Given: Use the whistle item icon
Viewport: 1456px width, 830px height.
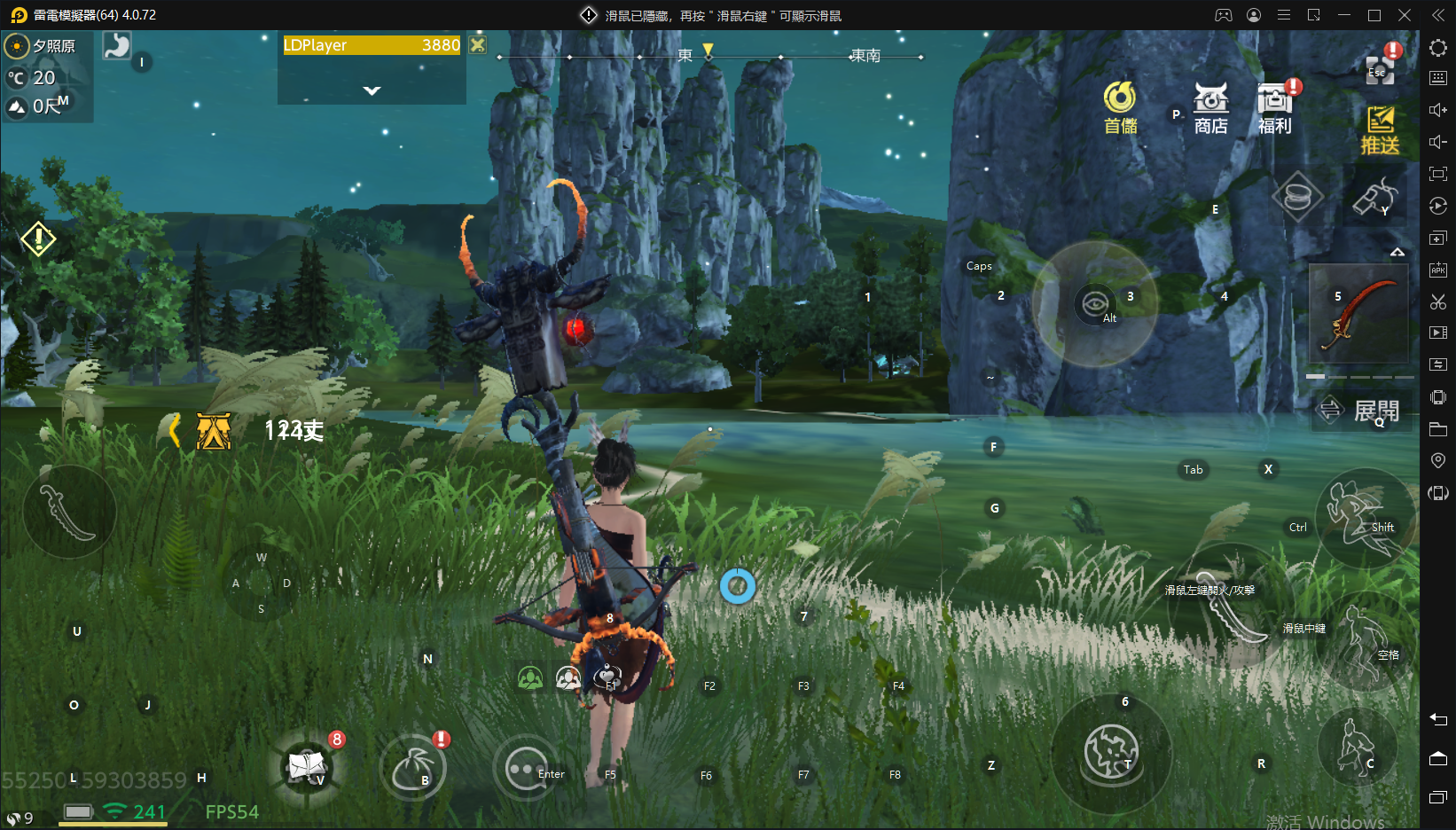Looking at the screenshot, I should click(x=1374, y=197).
